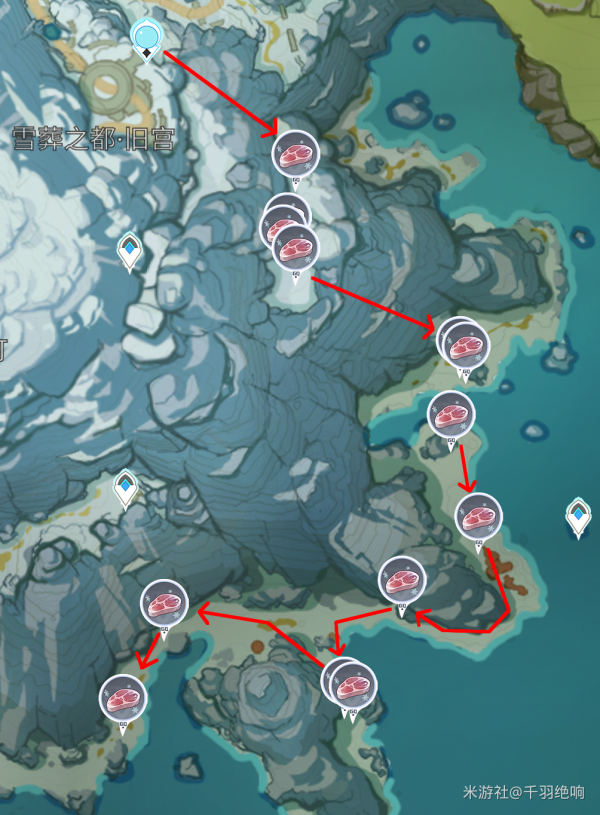Select the teleport waypoint in the southwestern valley

coord(126,487)
